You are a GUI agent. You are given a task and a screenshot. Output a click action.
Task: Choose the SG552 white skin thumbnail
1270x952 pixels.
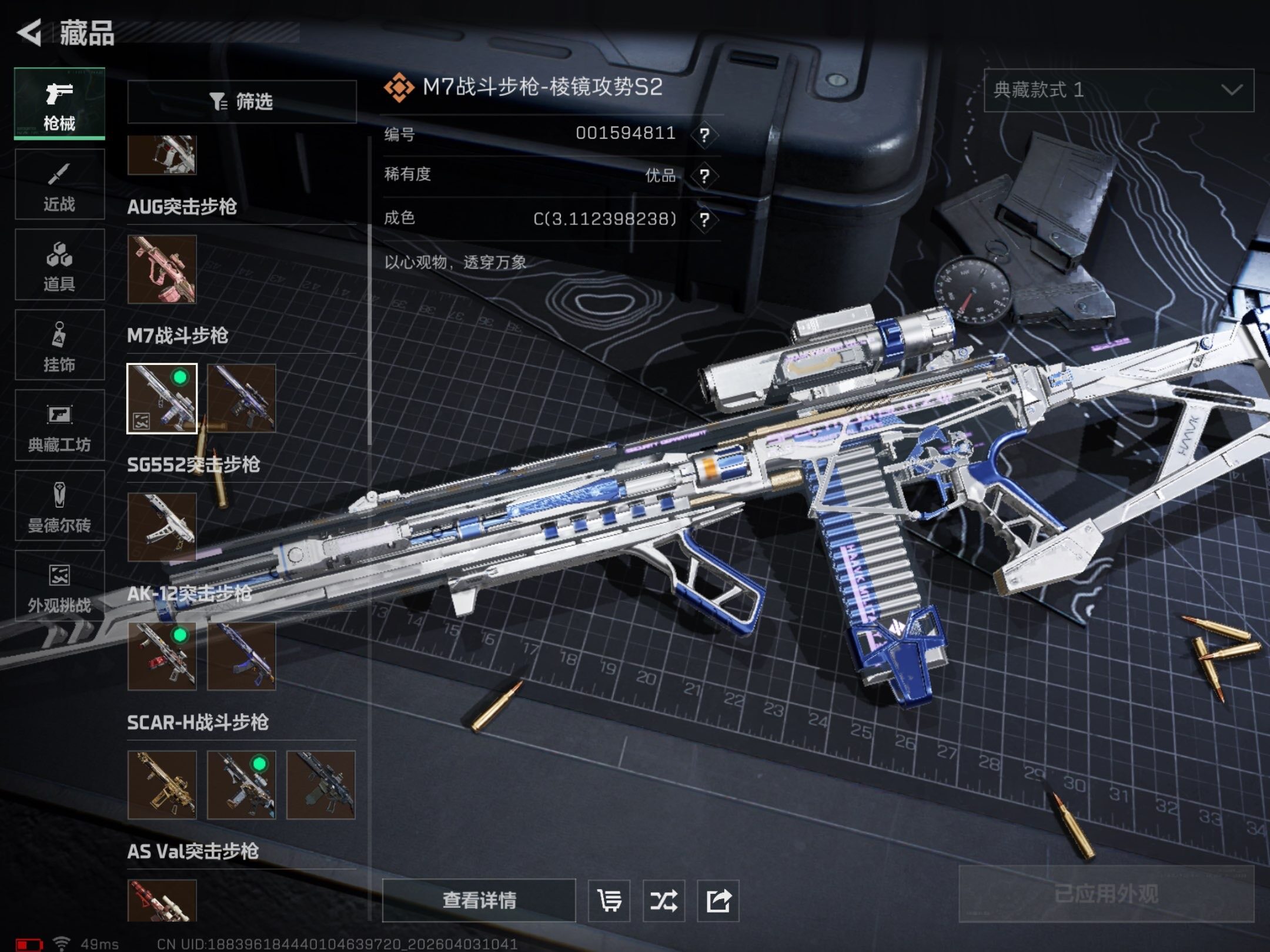pos(162,527)
